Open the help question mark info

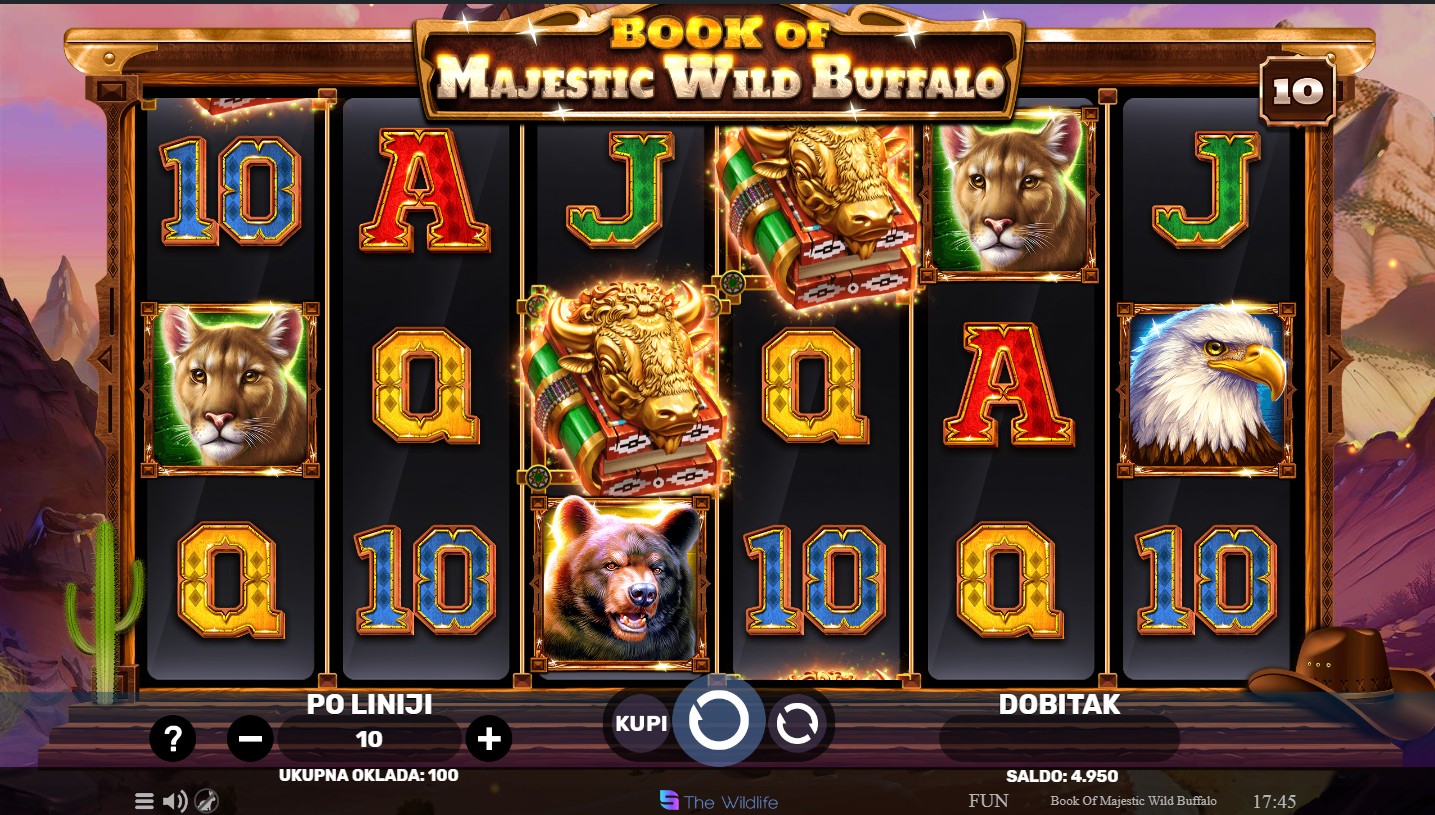pyautogui.click(x=173, y=739)
